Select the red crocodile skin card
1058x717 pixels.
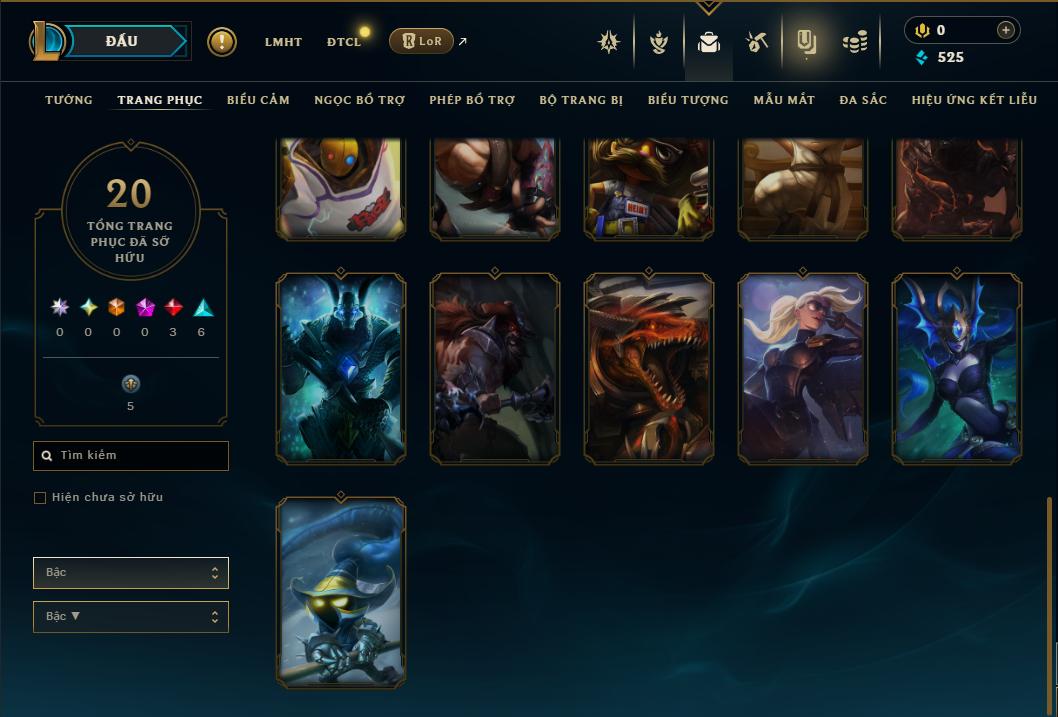[649, 369]
